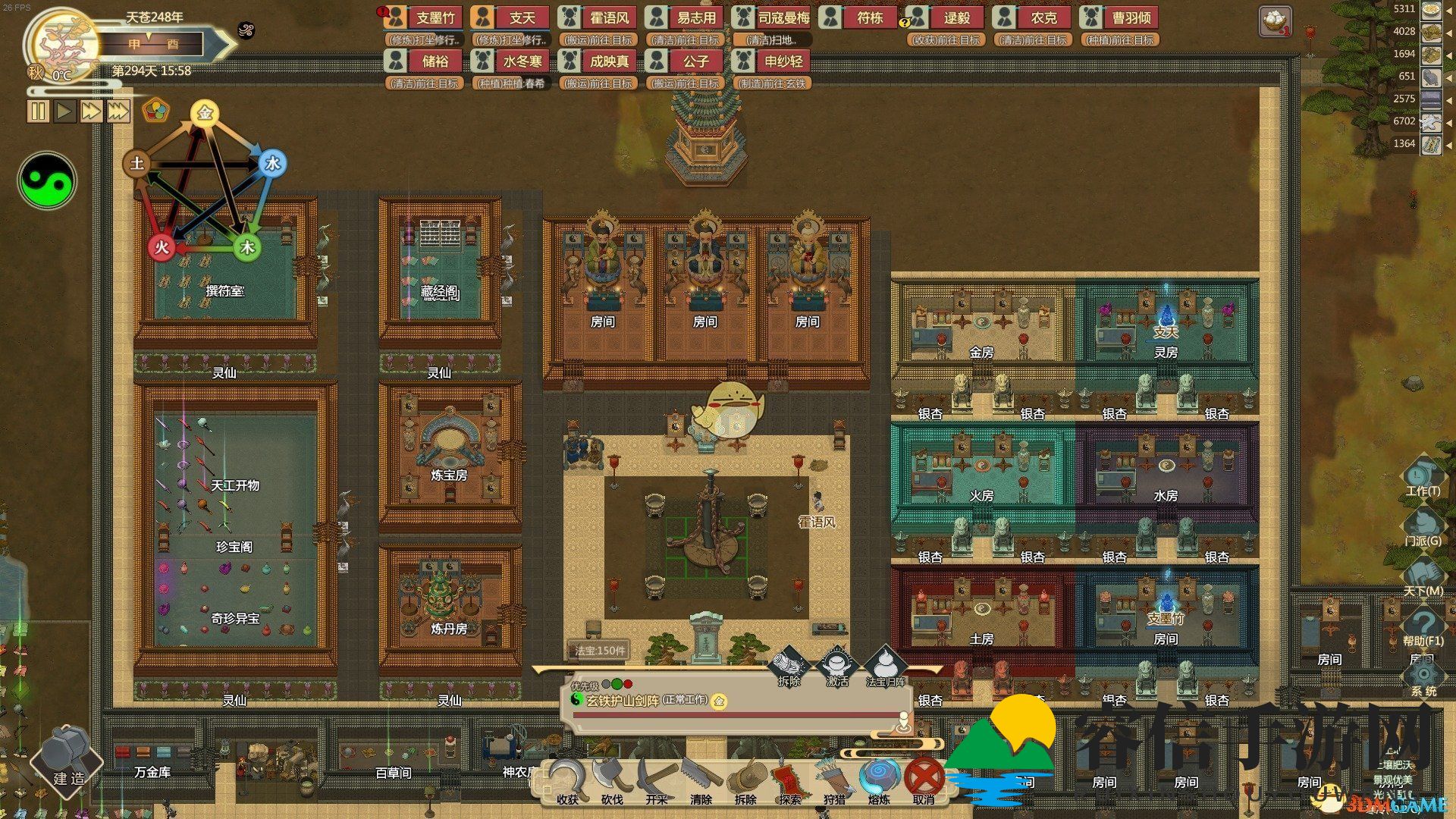
Task: Select the 收获 harvest sickle tool
Action: click(x=569, y=780)
